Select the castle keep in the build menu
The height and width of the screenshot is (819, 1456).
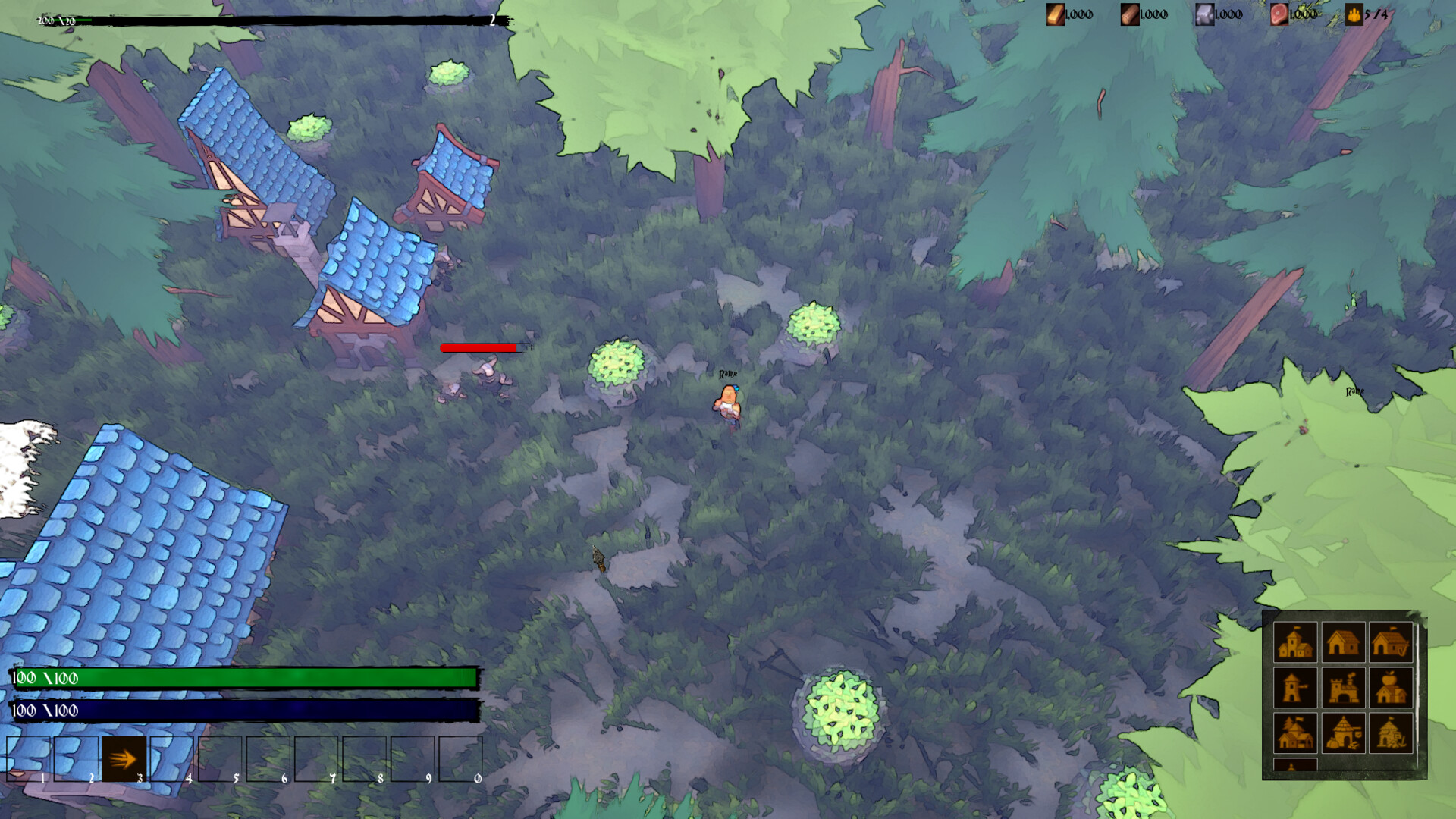pos(1295,642)
